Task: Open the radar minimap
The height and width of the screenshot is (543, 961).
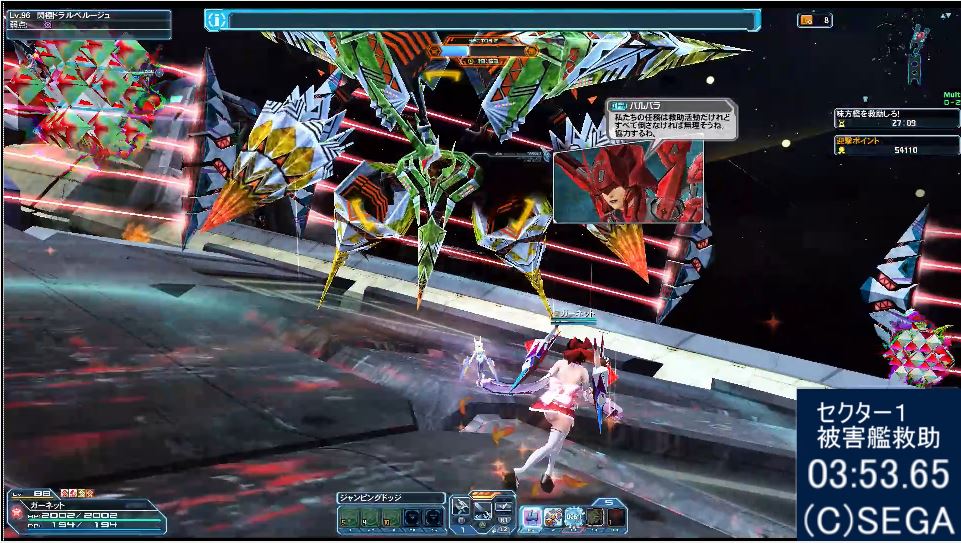Action: 915,48
